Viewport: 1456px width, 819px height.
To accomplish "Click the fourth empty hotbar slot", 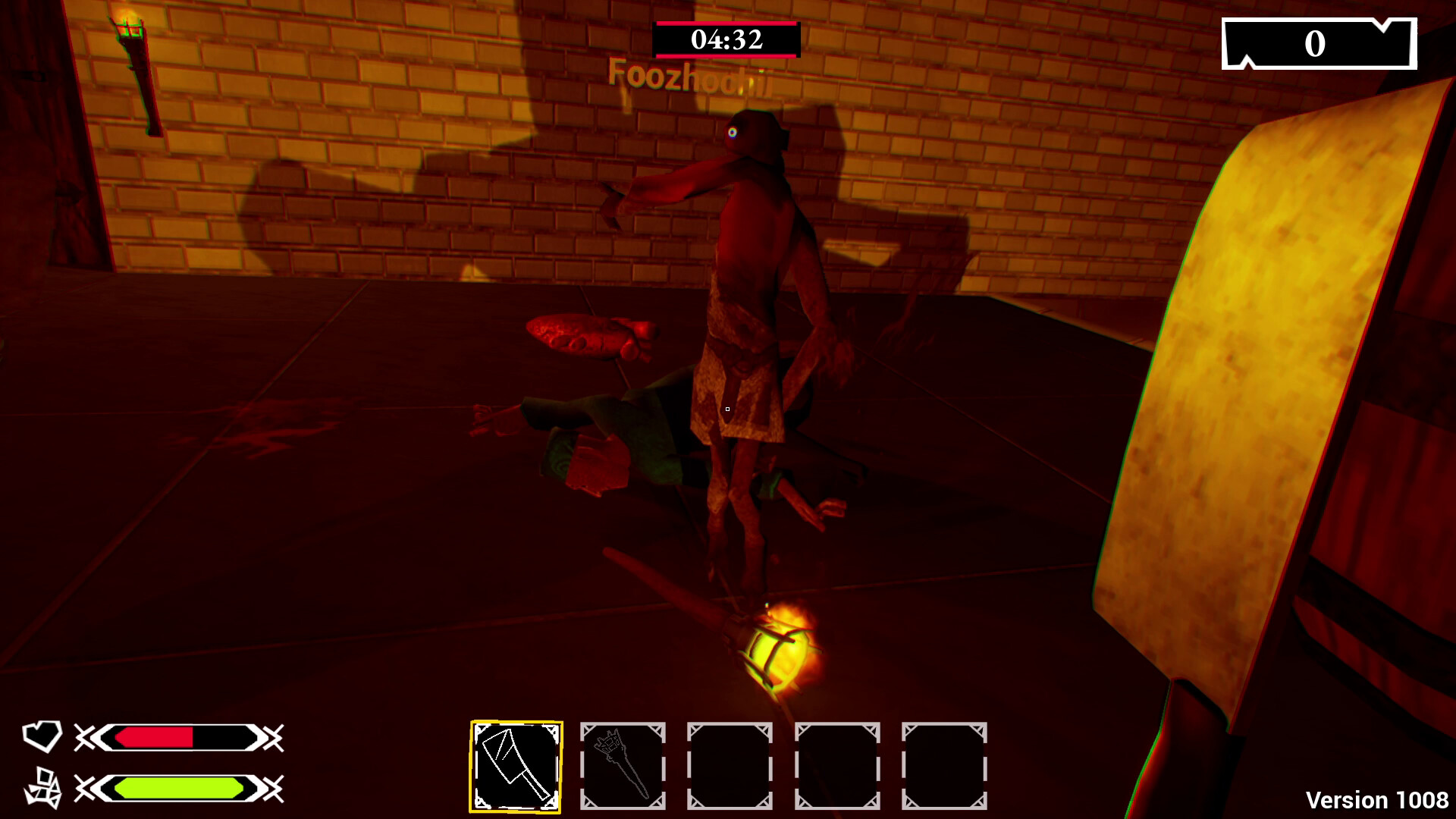I will point(839,764).
